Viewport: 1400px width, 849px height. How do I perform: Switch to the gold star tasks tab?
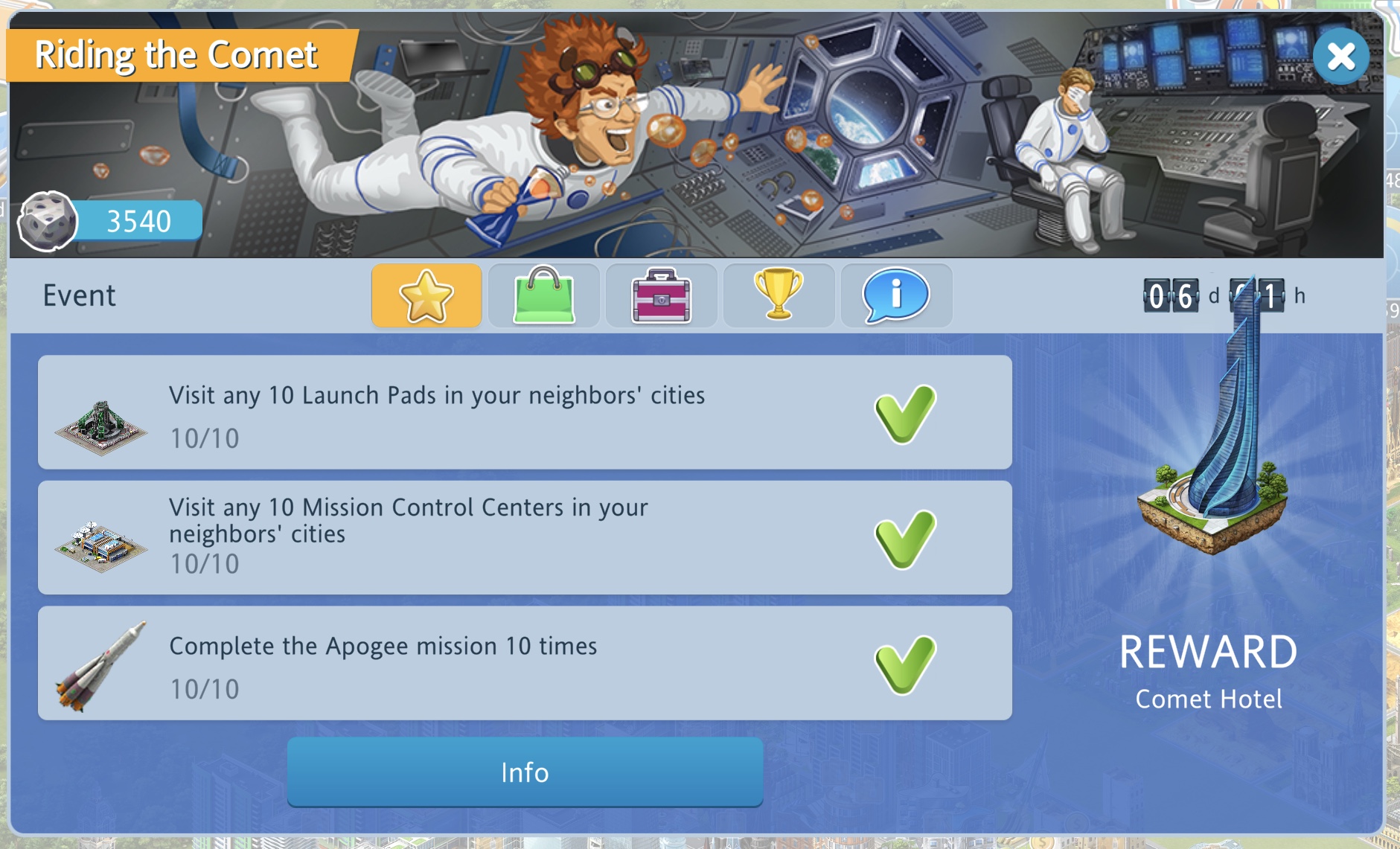[x=426, y=295]
